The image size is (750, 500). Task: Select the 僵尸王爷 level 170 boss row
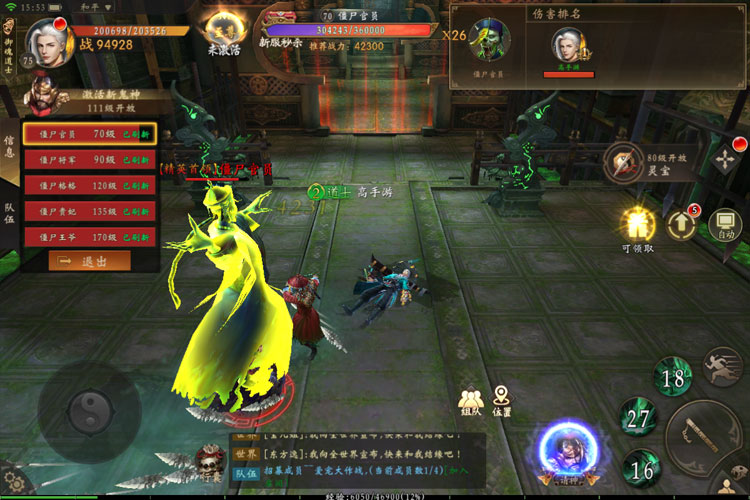coord(89,238)
